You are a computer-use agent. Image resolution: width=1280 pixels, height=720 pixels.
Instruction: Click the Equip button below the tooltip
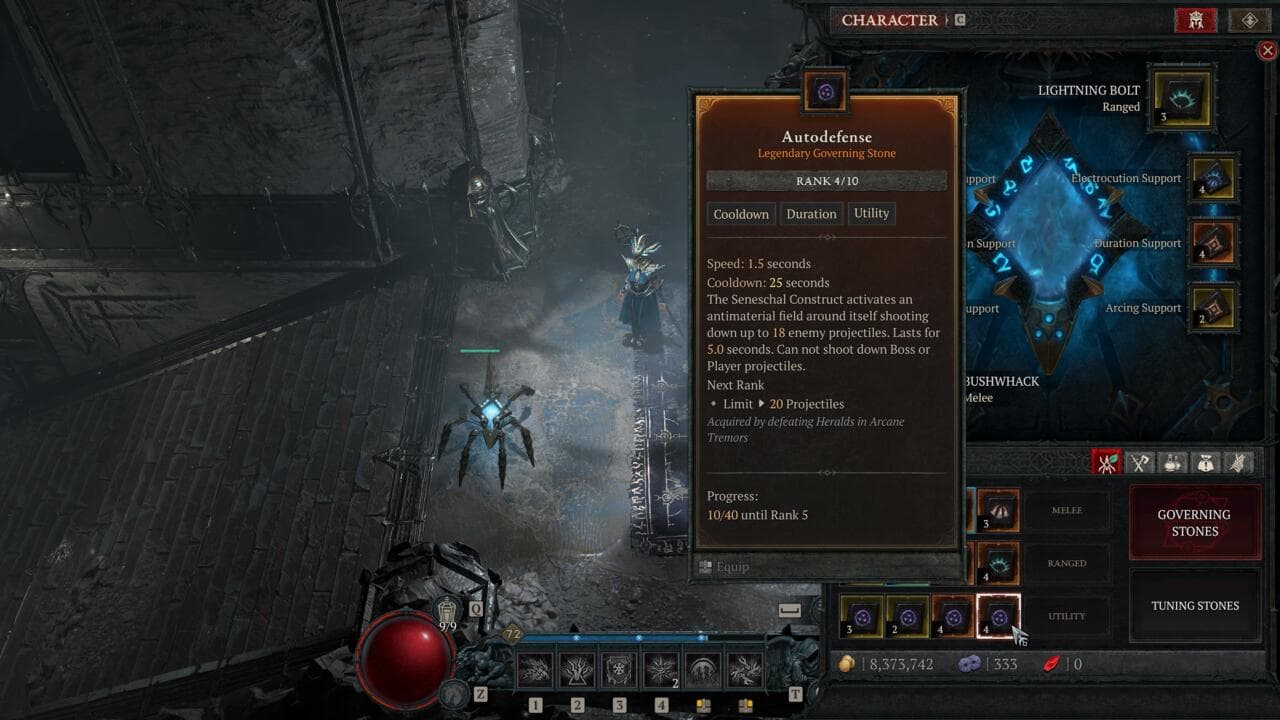(x=729, y=566)
